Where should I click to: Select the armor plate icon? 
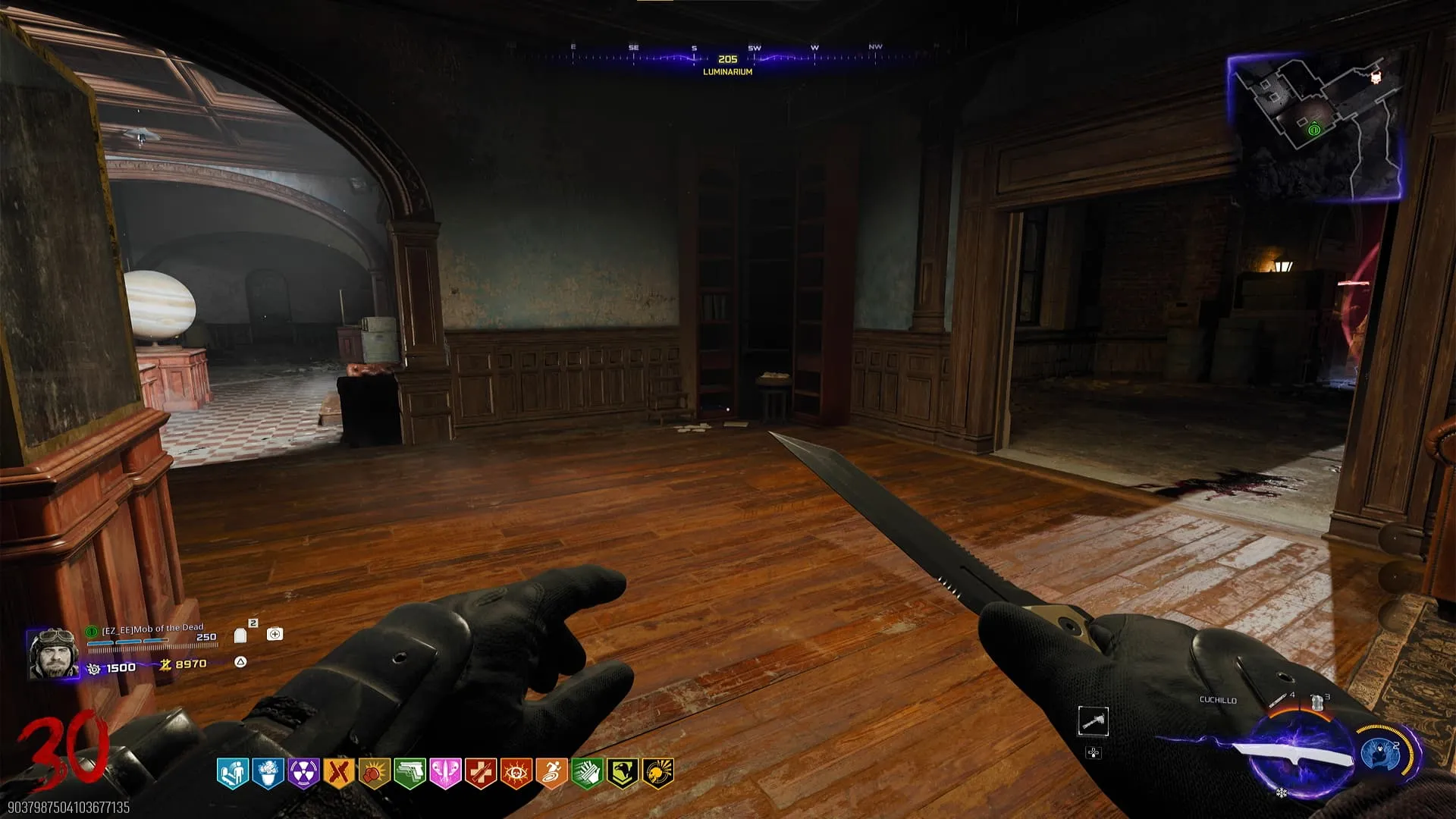point(240,635)
